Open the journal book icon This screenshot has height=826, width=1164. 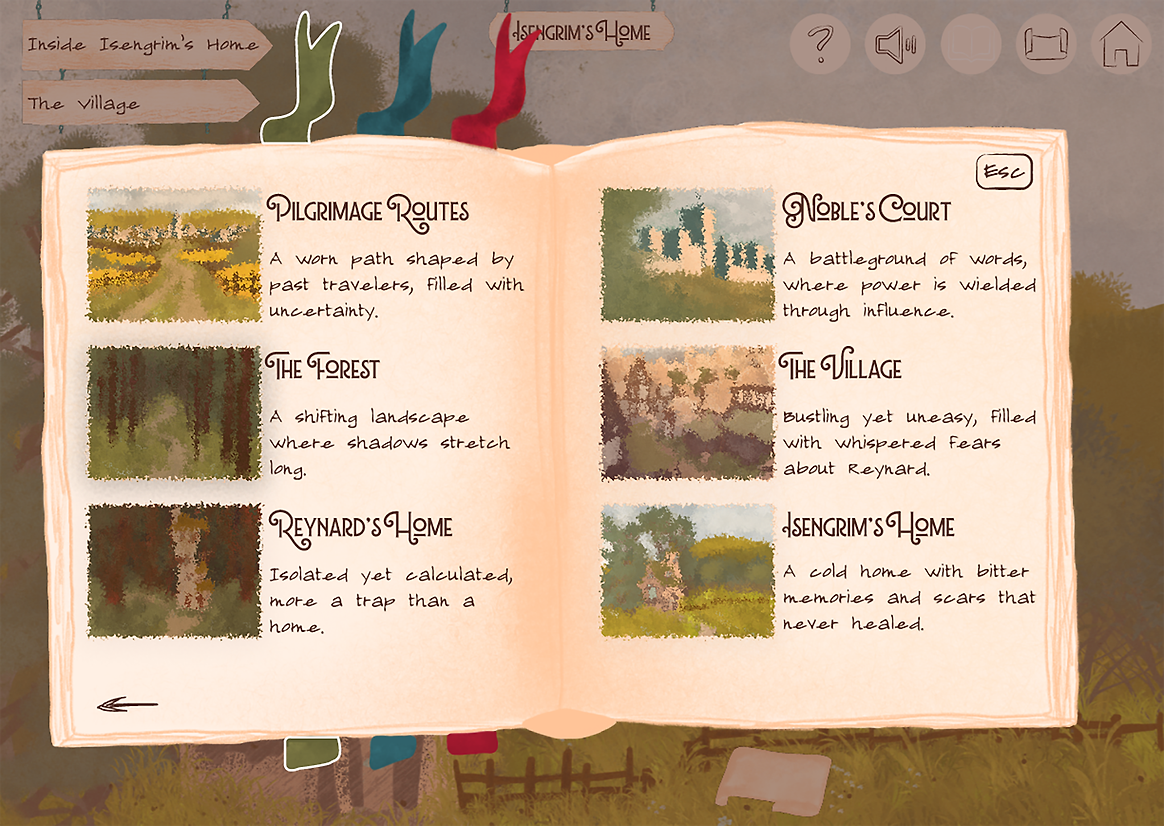pos(970,45)
